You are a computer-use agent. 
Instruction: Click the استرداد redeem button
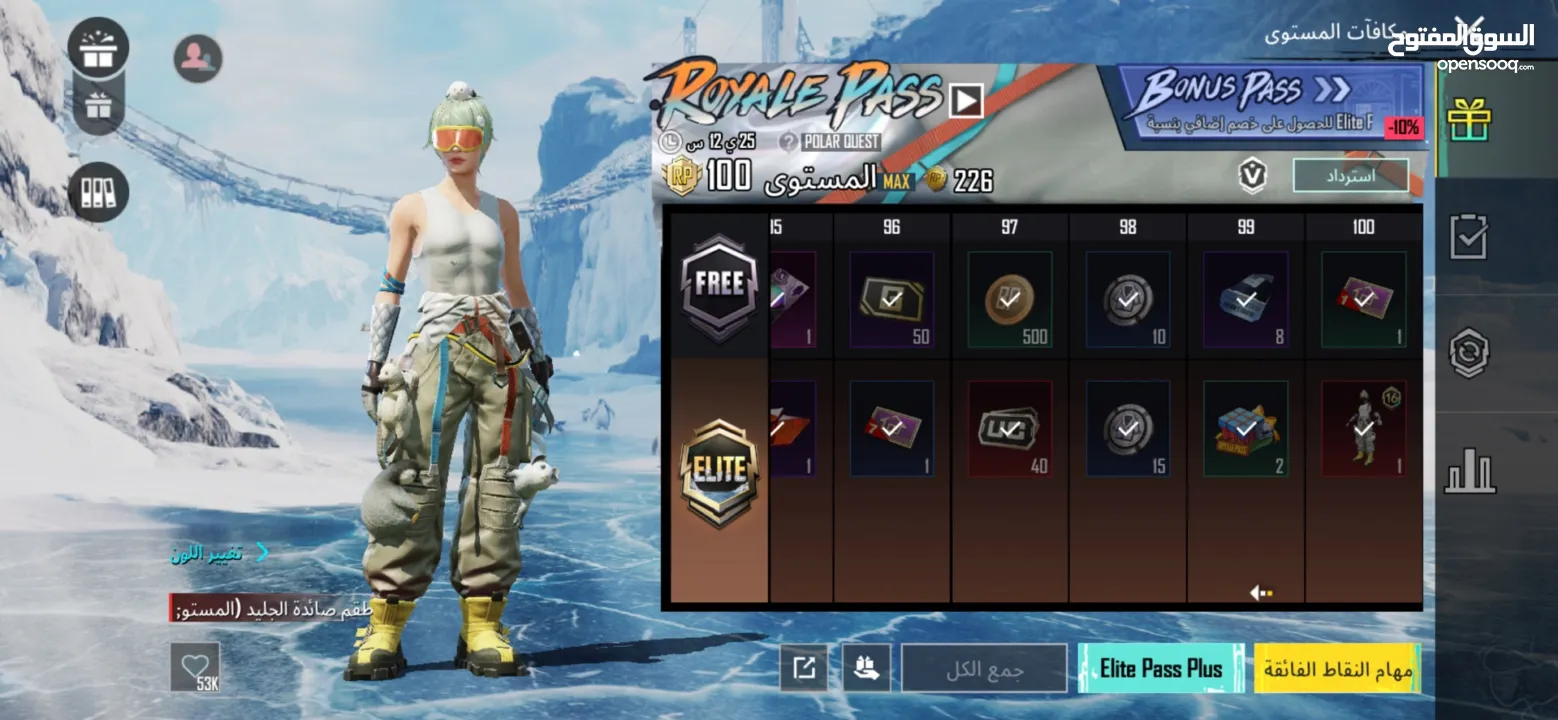[x=1350, y=175]
